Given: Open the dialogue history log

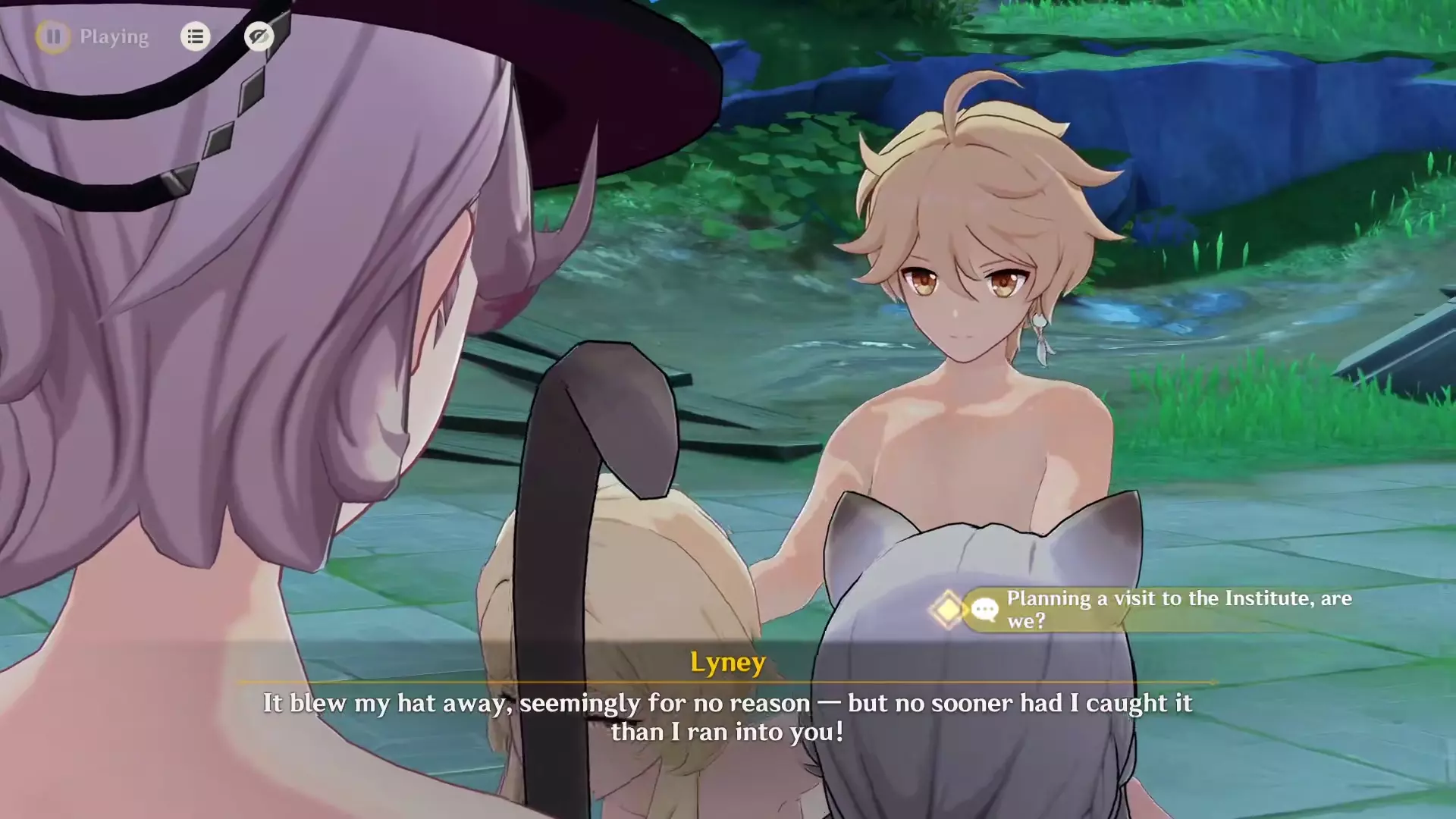Looking at the screenshot, I should coord(195,36).
